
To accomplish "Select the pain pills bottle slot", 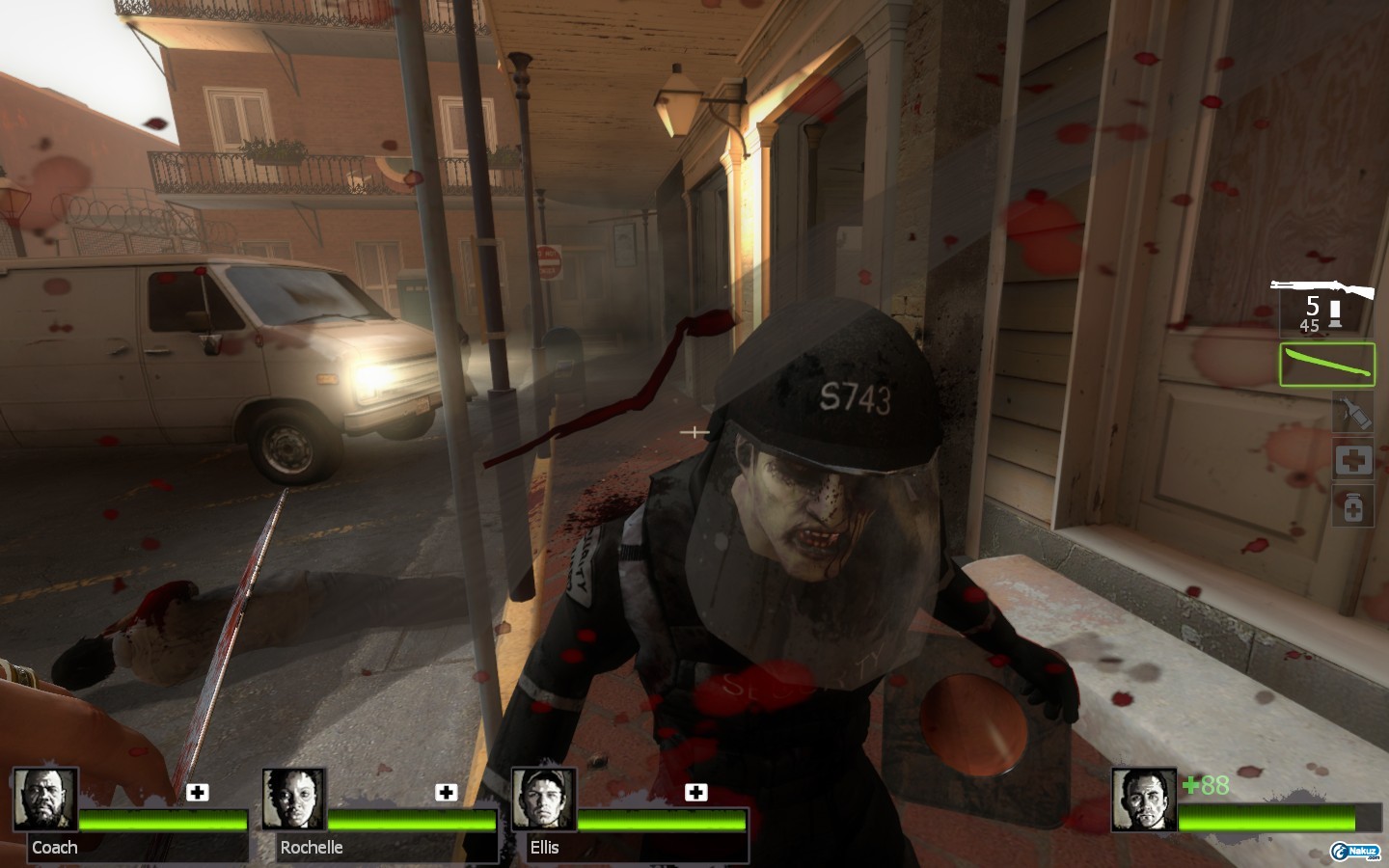I will [x=1352, y=506].
